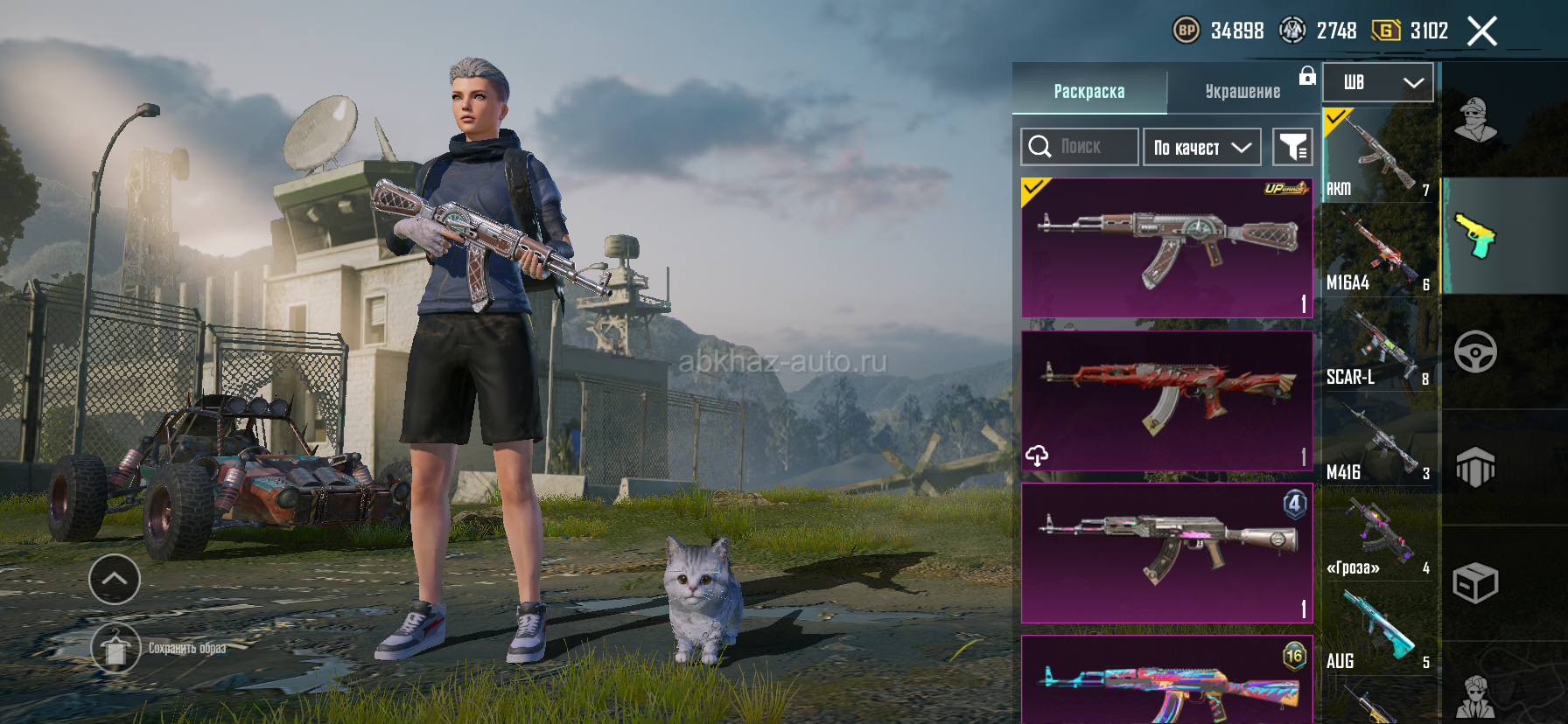Switch to the Раскраска tab
The width and height of the screenshot is (1568, 724).
click(1088, 91)
